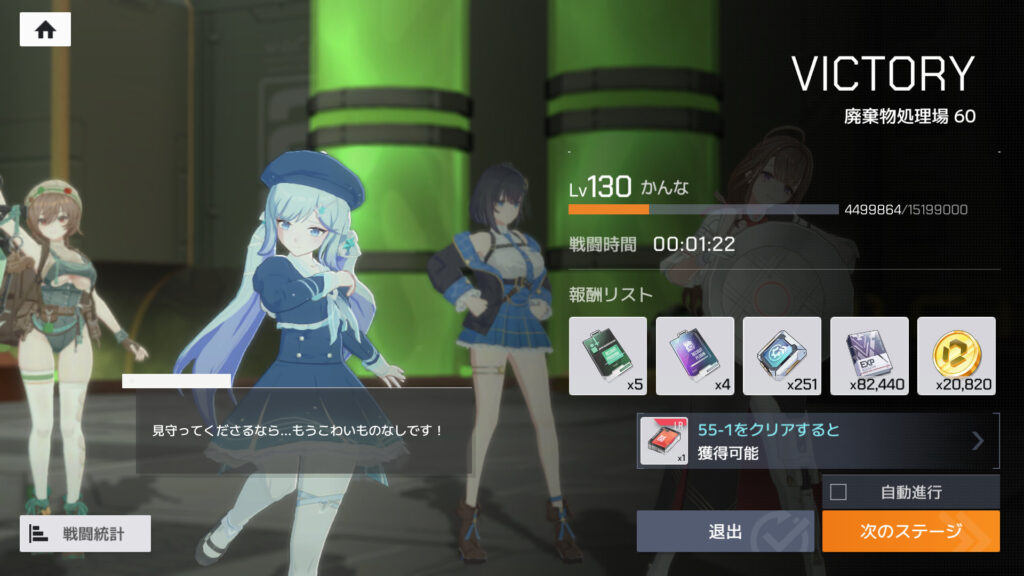Screen dimensions: 1024x576
Task: Open the 戦闘統計 battle statistics
Action: pyautogui.click(x=85, y=534)
